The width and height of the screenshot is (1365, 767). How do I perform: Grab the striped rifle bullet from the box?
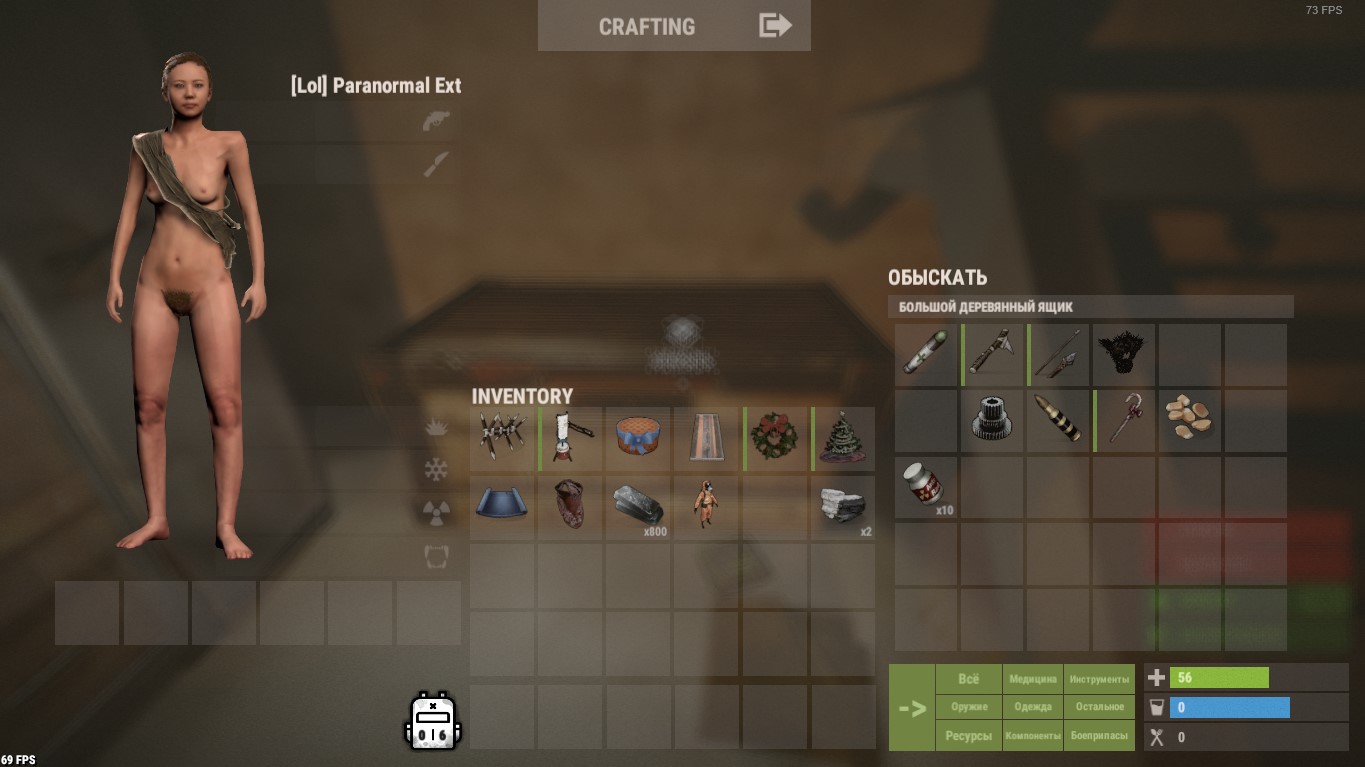1058,420
